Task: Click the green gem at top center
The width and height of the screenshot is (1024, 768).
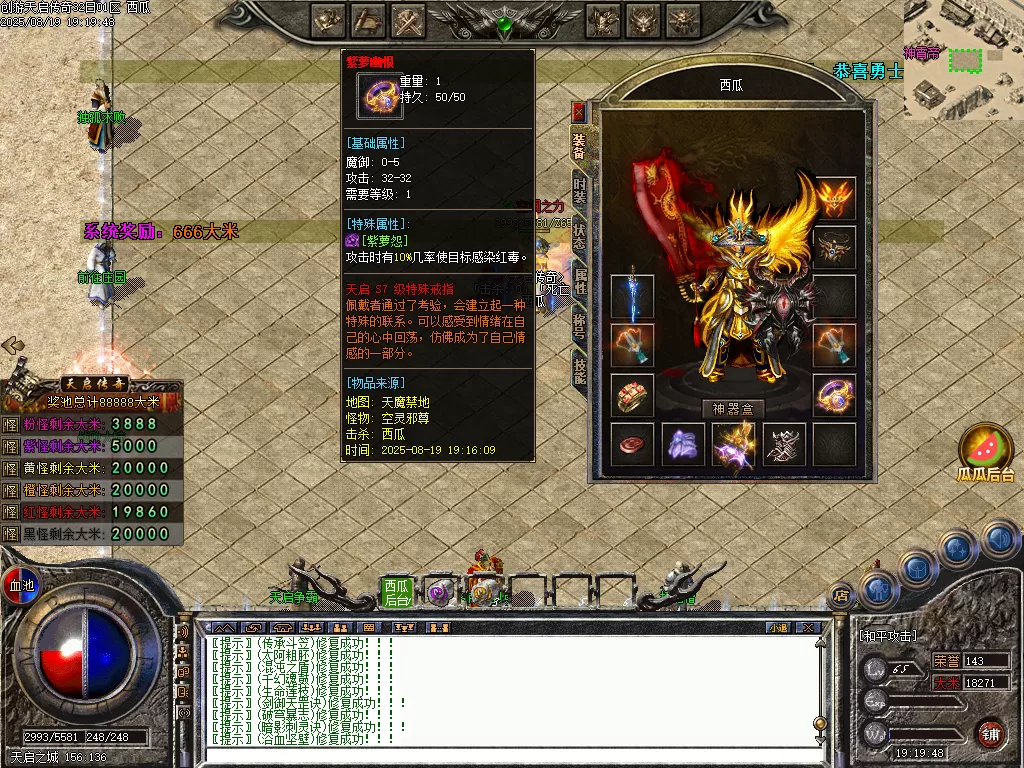Action: pyautogui.click(x=504, y=22)
